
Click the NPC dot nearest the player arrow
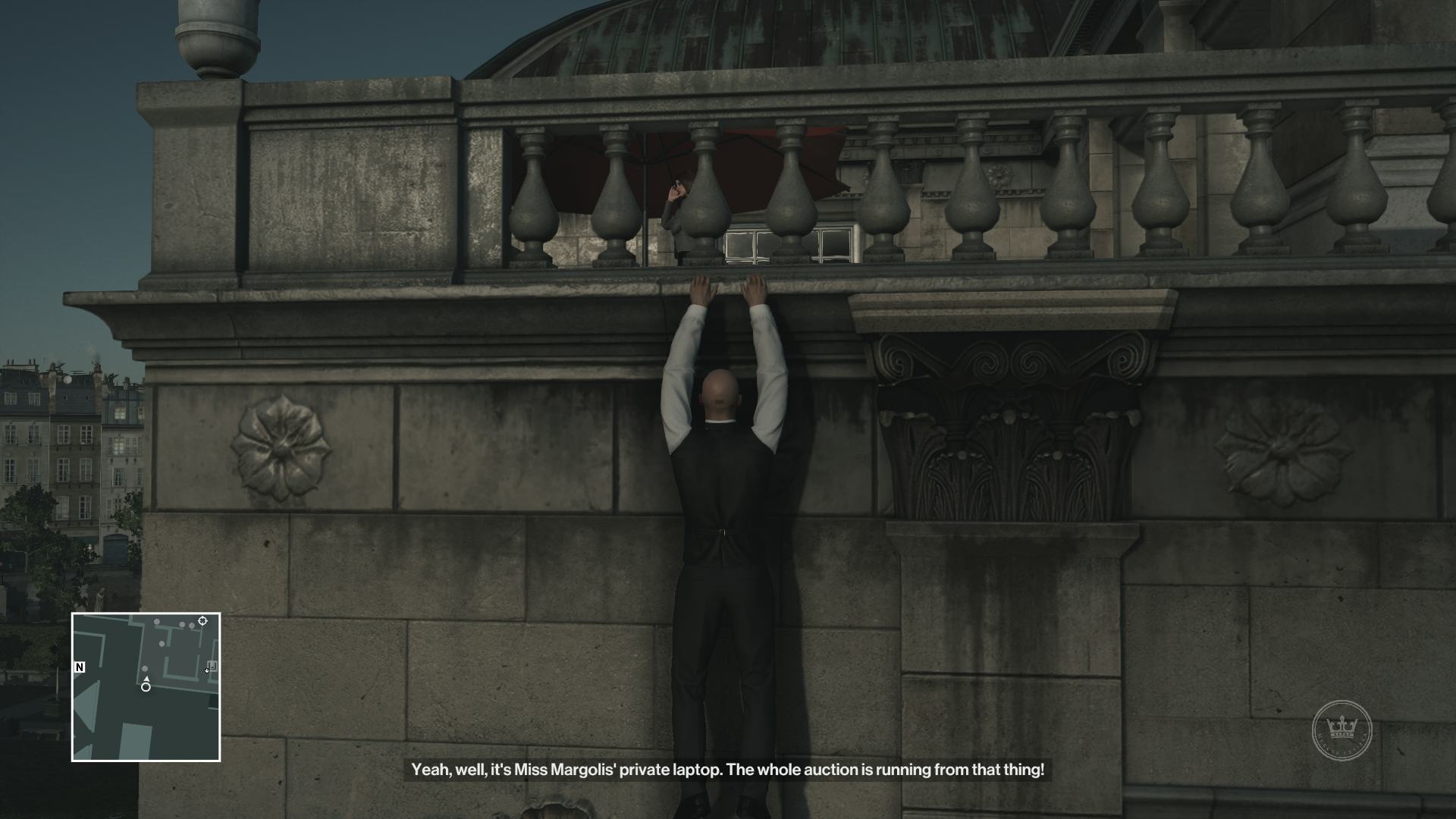point(145,668)
